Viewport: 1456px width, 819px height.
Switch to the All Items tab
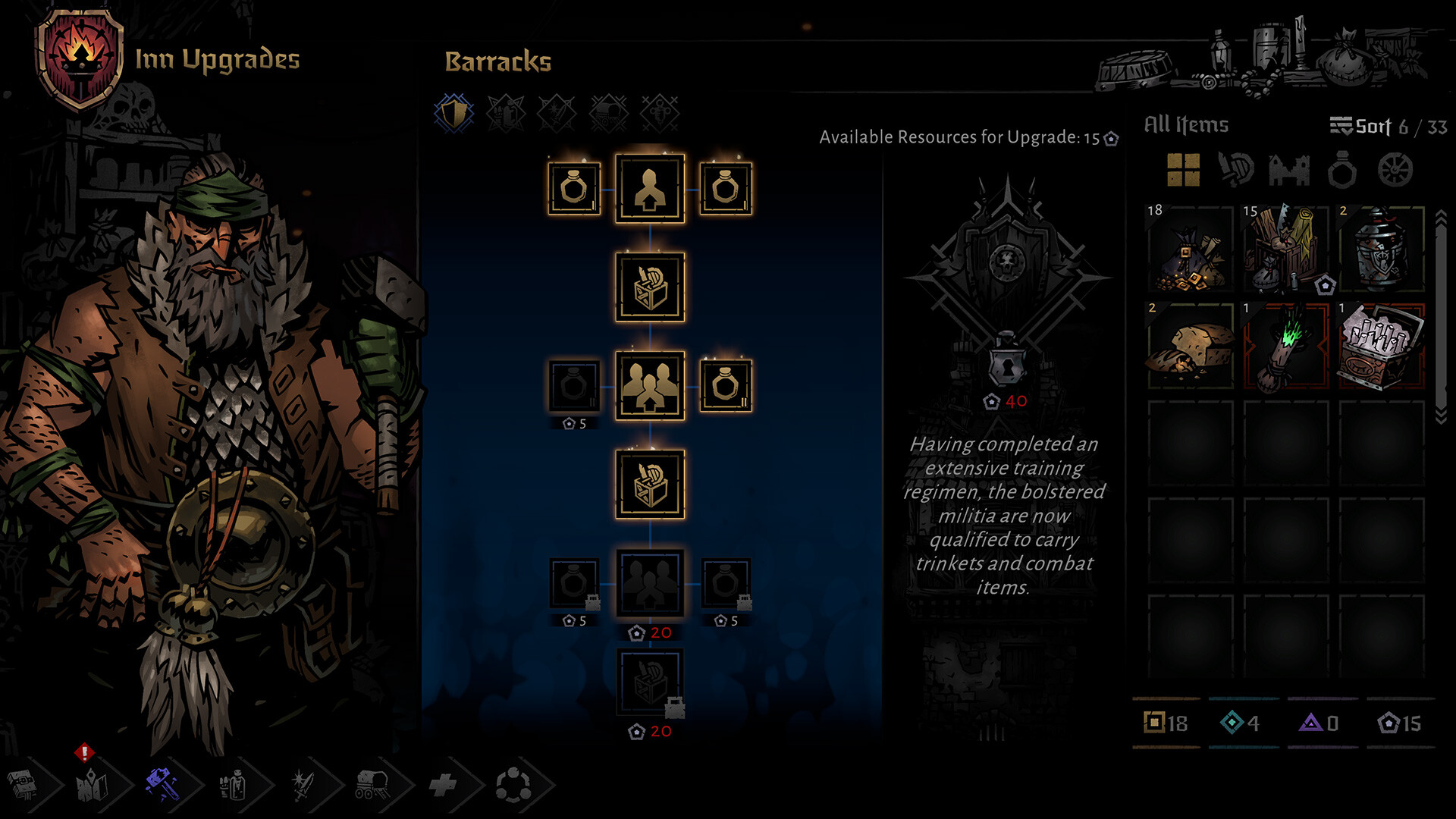click(x=1185, y=124)
